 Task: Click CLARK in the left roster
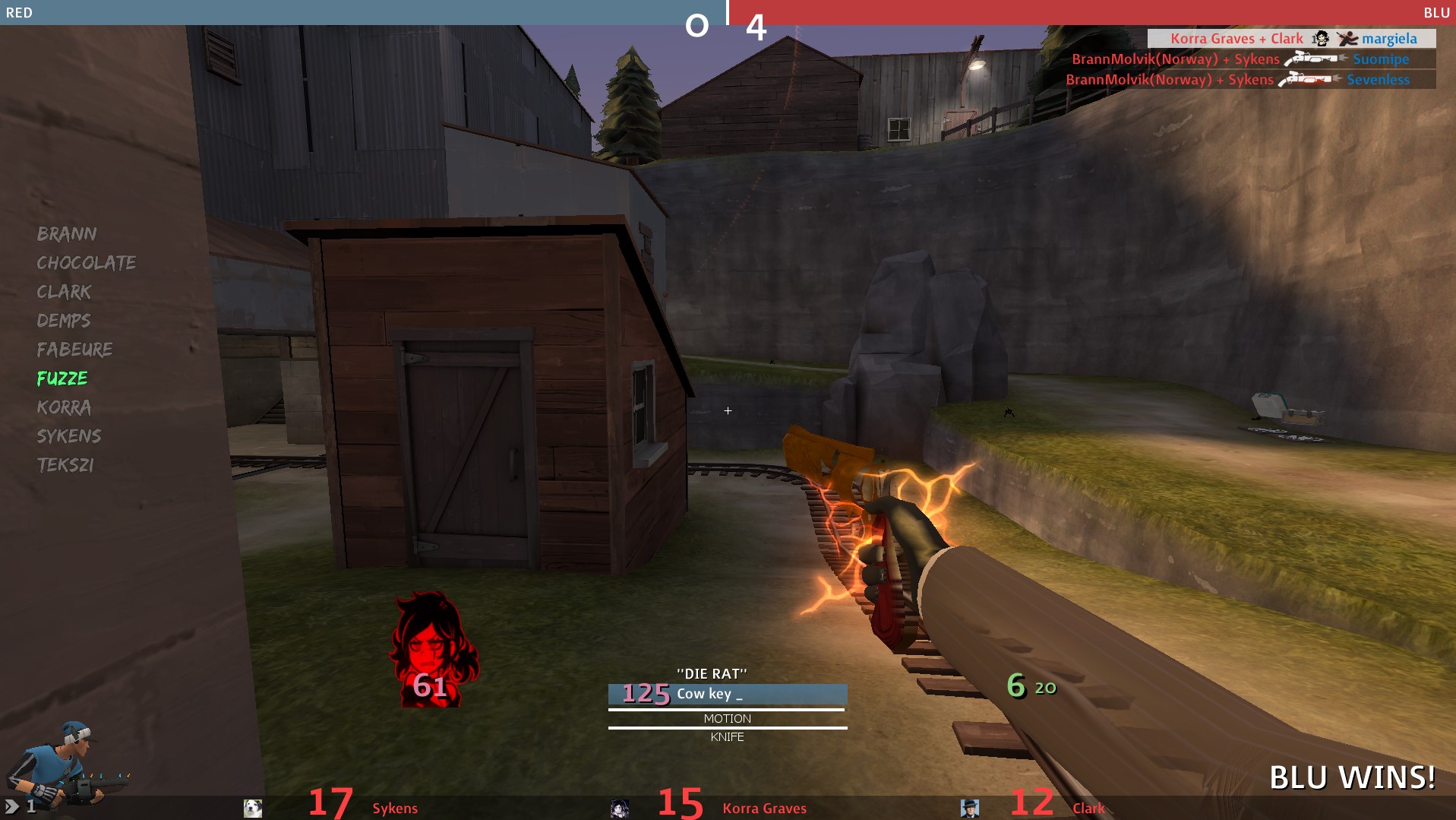click(x=64, y=292)
